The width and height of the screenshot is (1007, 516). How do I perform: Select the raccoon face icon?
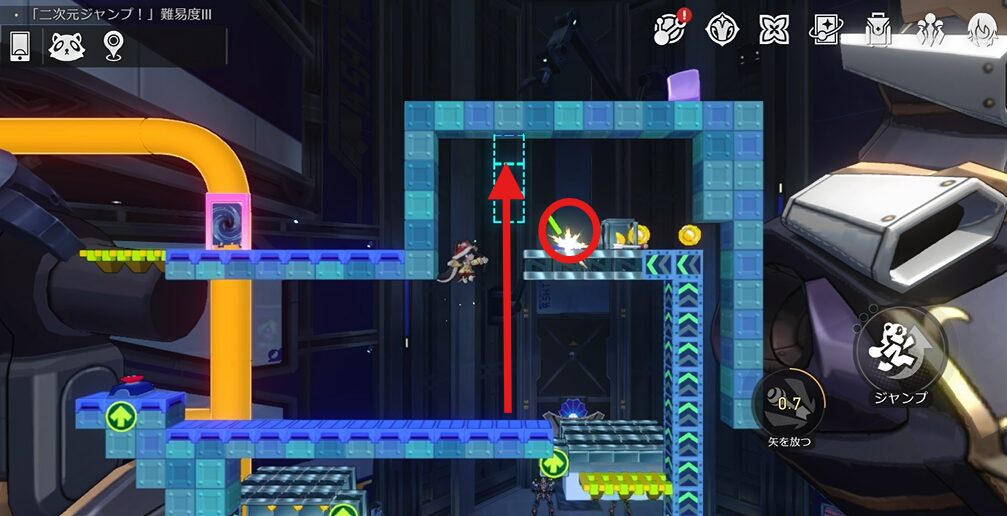67,46
